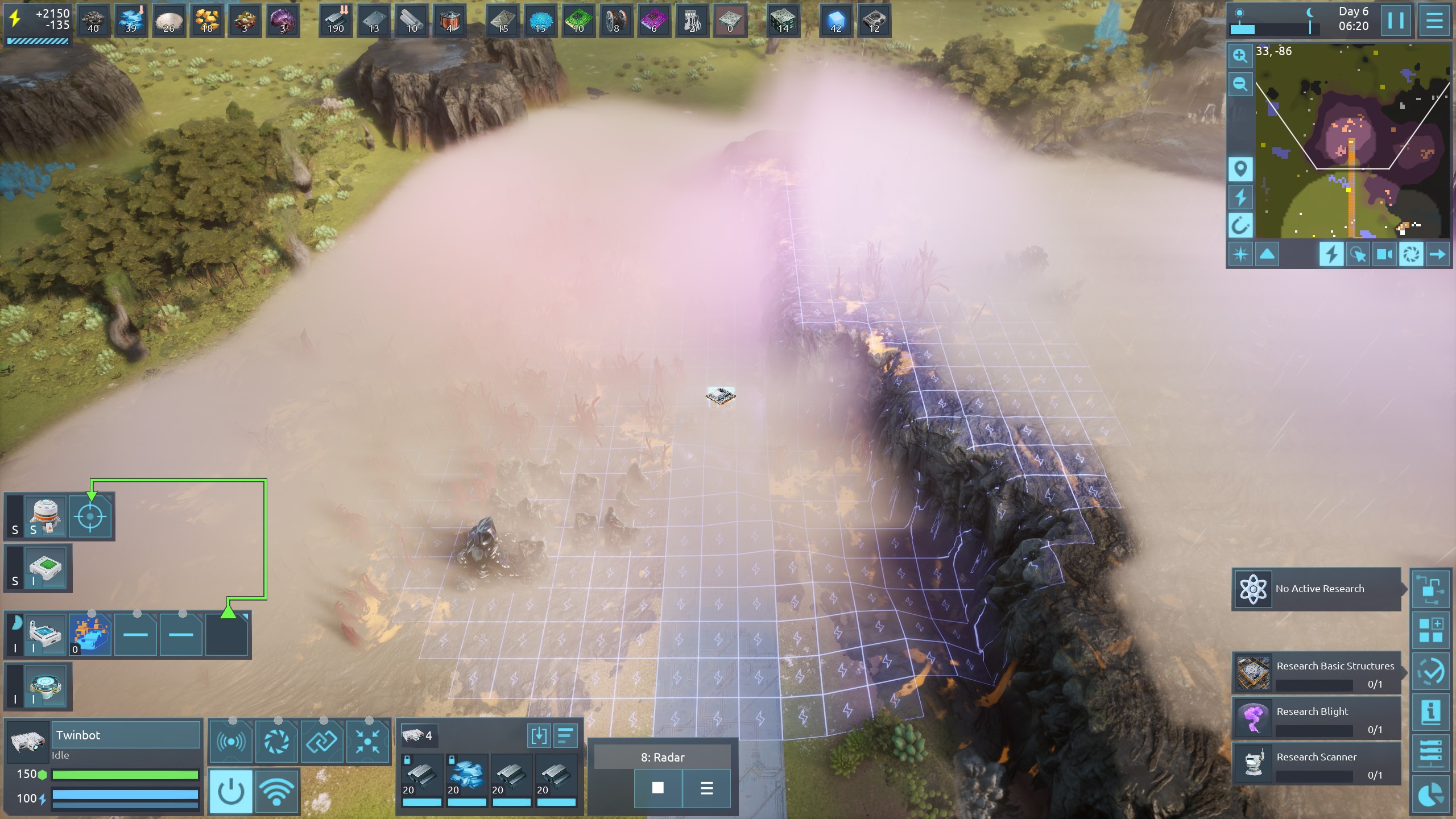The height and width of the screenshot is (819, 1456).
Task: Zoom out on the minimap
Action: click(x=1240, y=85)
